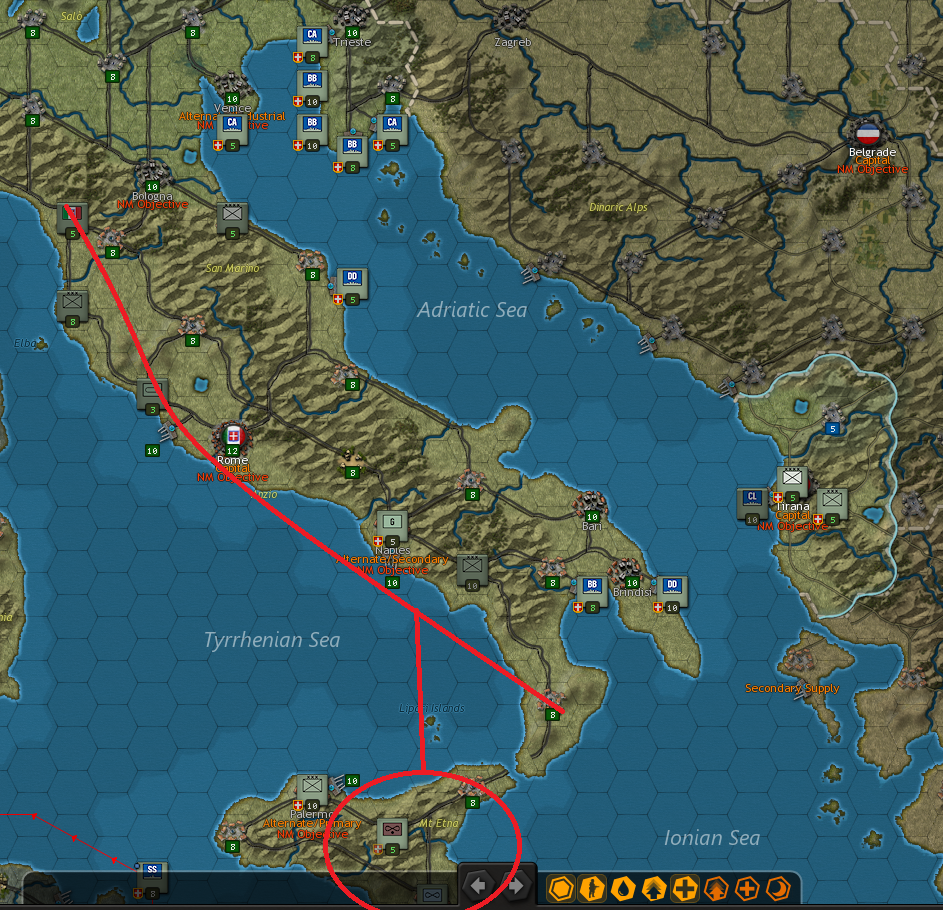Toggle the water droplet toolbar button
Viewport: 943px width, 910px height.
[x=624, y=887]
